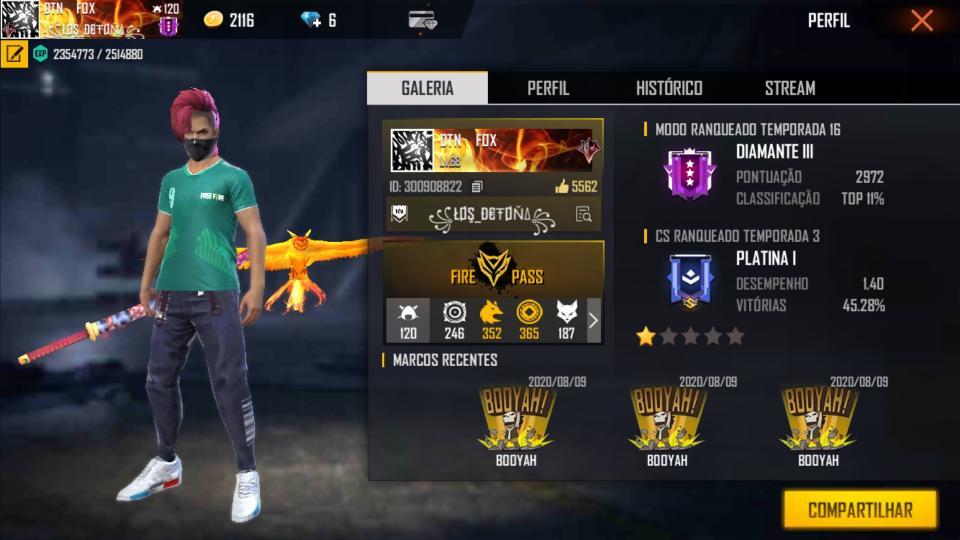This screenshot has height=540, width=960.
Task: Choose the gold coin badge numbered 365
Action: pyautogui.click(x=528, y=320)
